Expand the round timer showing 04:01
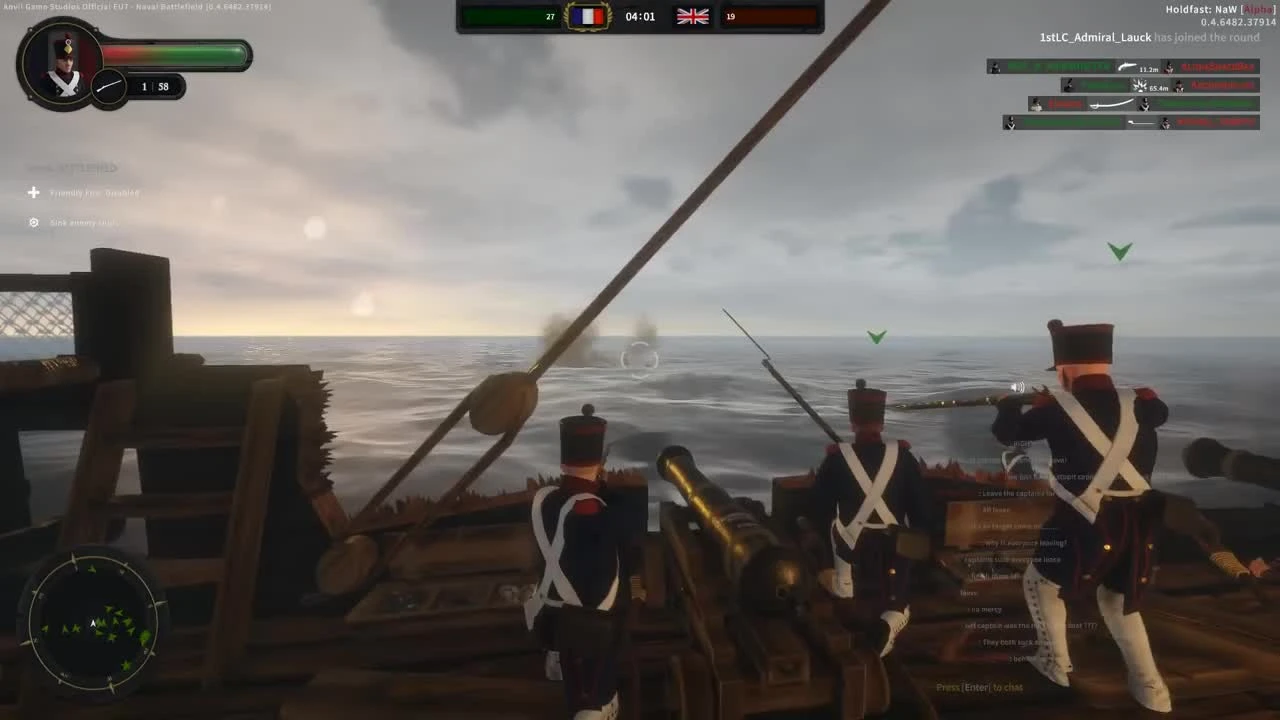The image size is (1280, 720). pos(640,16)
